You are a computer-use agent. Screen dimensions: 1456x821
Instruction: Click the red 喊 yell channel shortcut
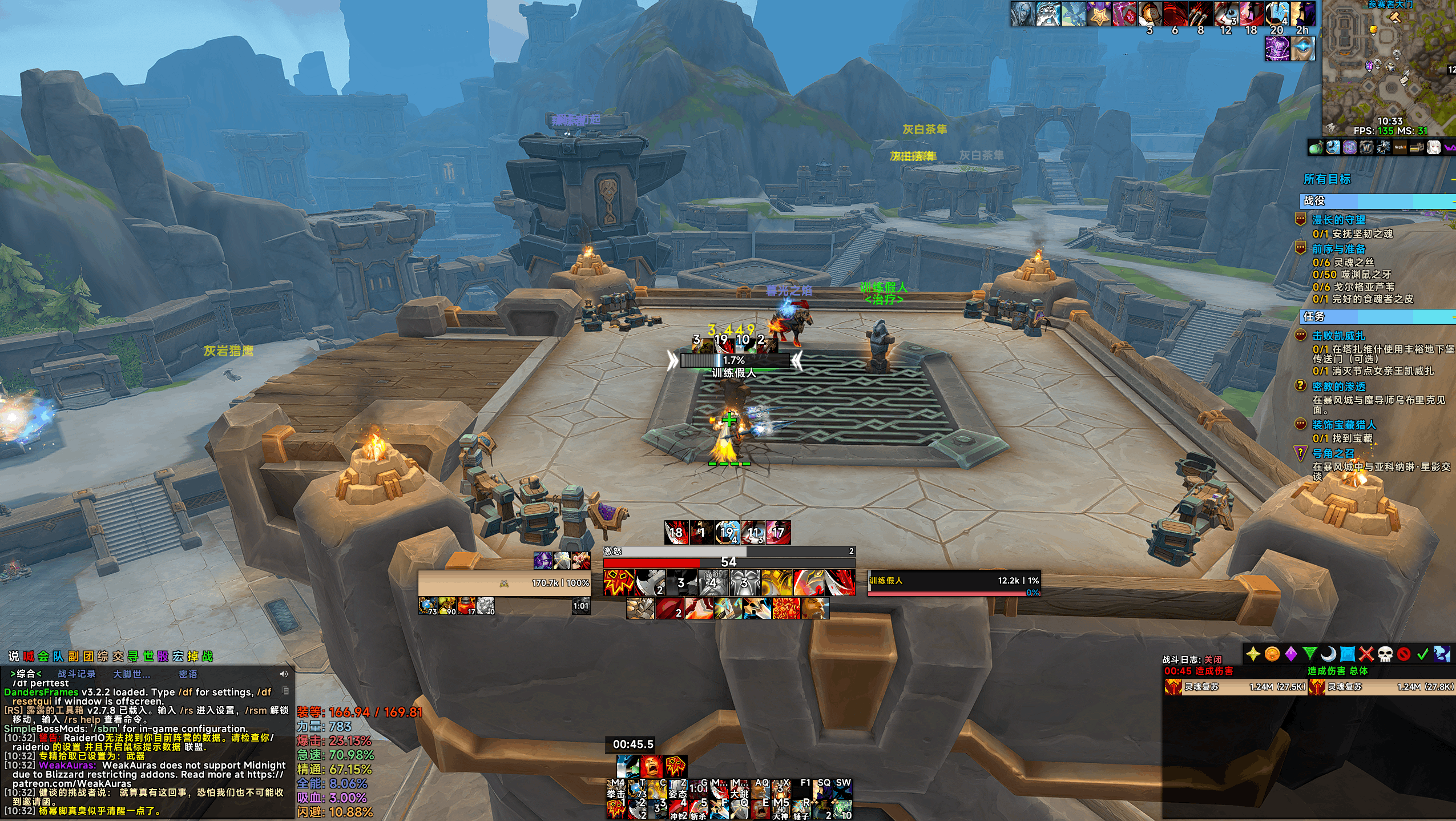coord(29,657)
